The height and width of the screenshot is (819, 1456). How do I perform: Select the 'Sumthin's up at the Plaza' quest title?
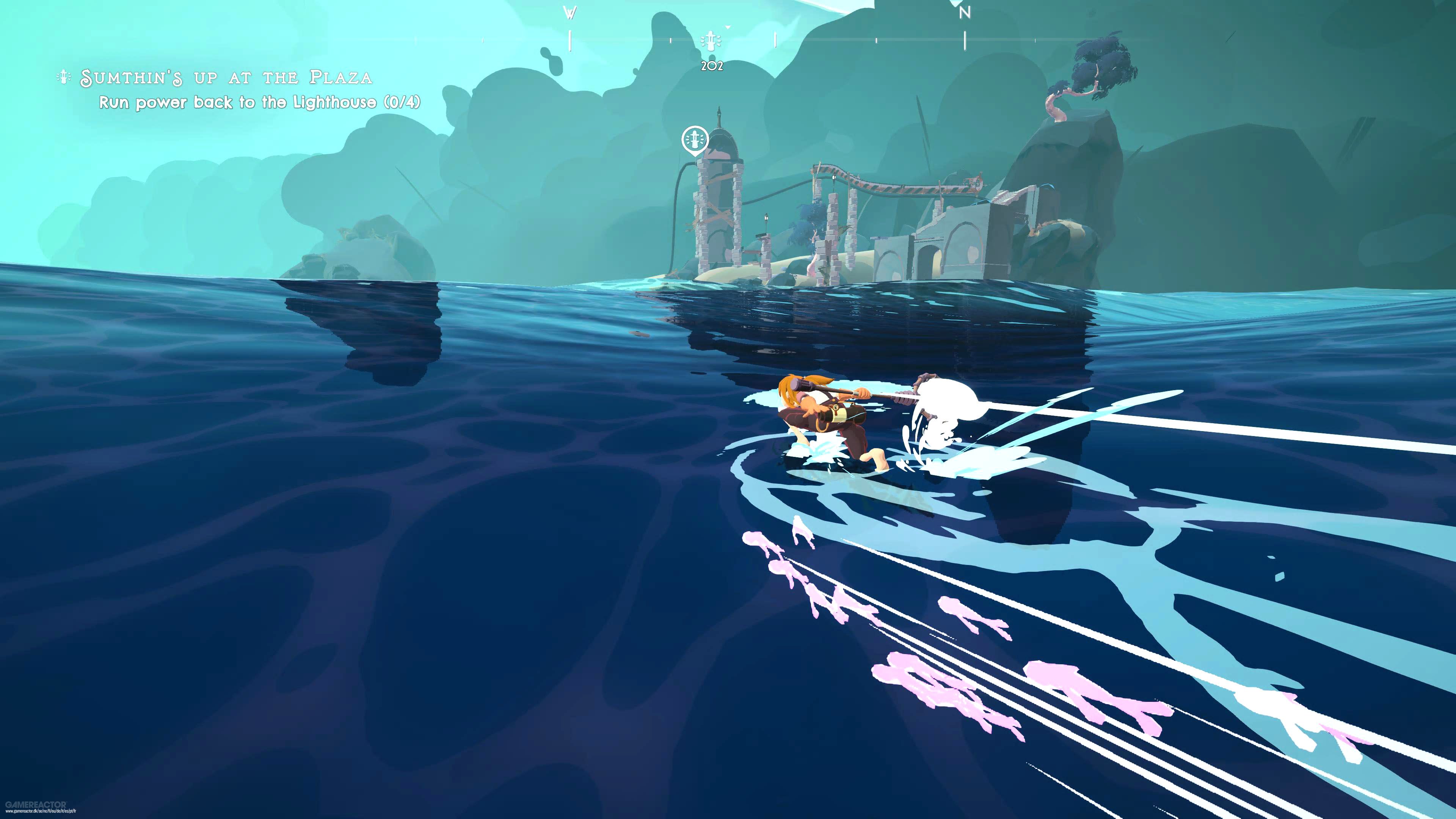(x=226, y=78)
